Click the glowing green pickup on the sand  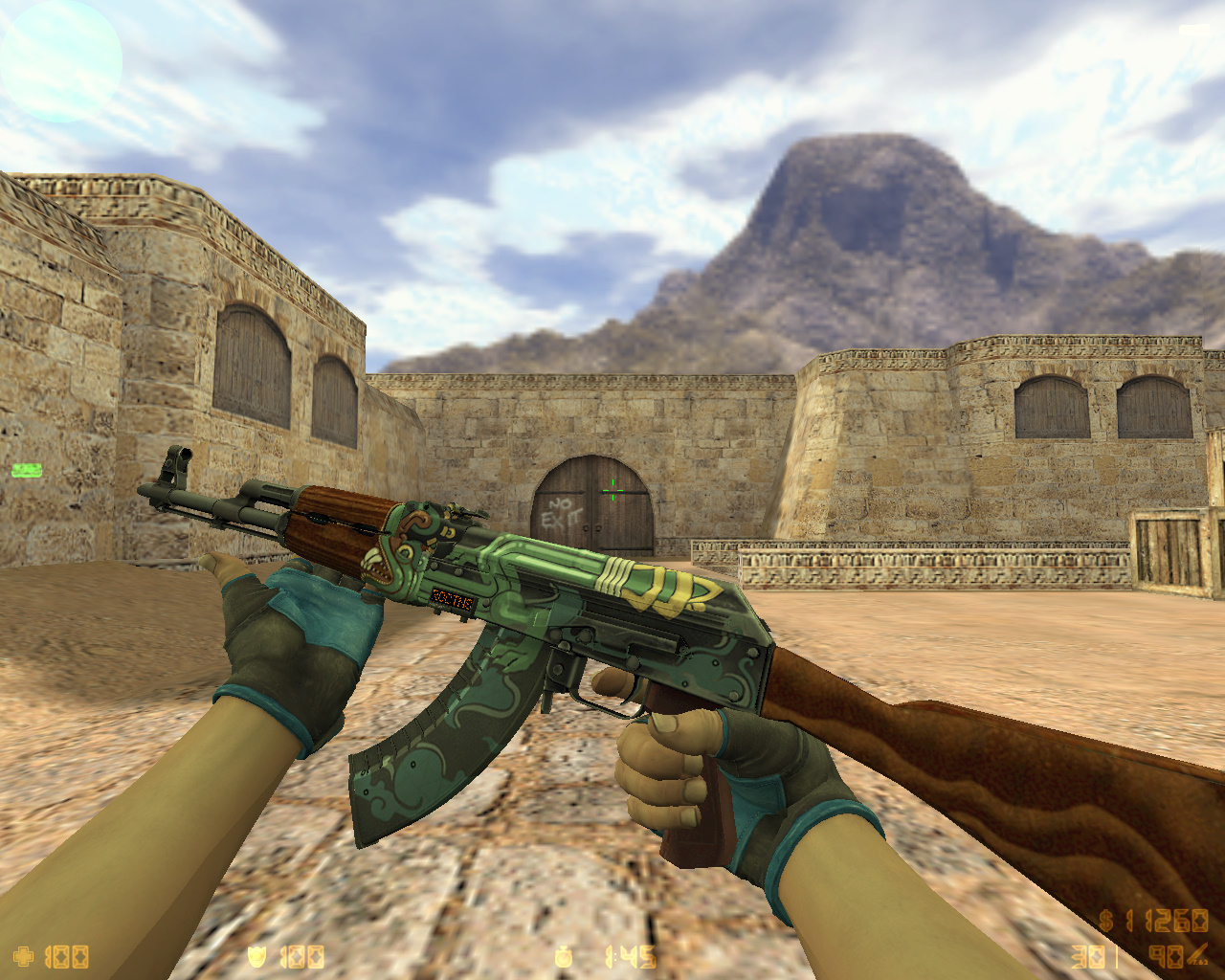[x=26, y=470]
